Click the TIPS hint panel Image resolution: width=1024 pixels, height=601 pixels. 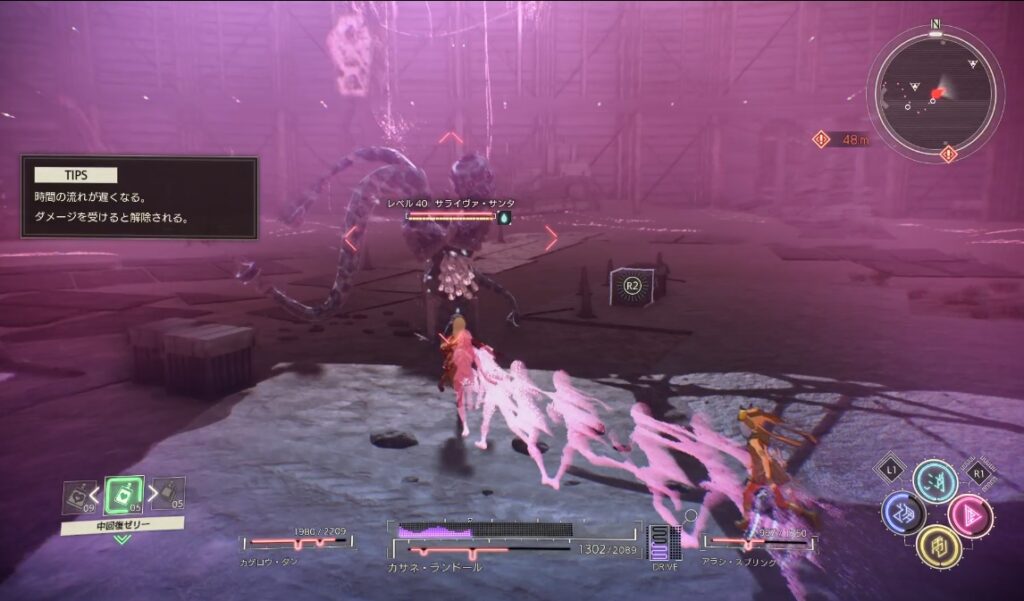coord(140,197)
